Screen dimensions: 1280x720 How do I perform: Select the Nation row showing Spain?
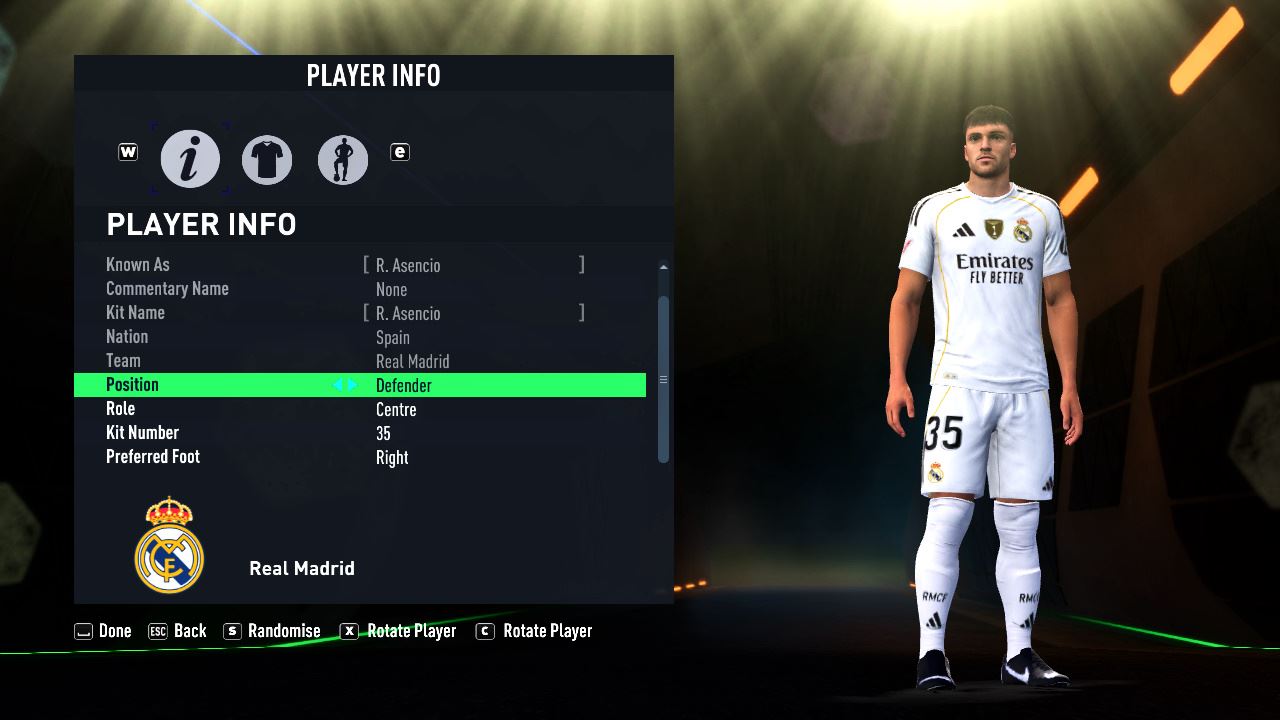(360, 337)
